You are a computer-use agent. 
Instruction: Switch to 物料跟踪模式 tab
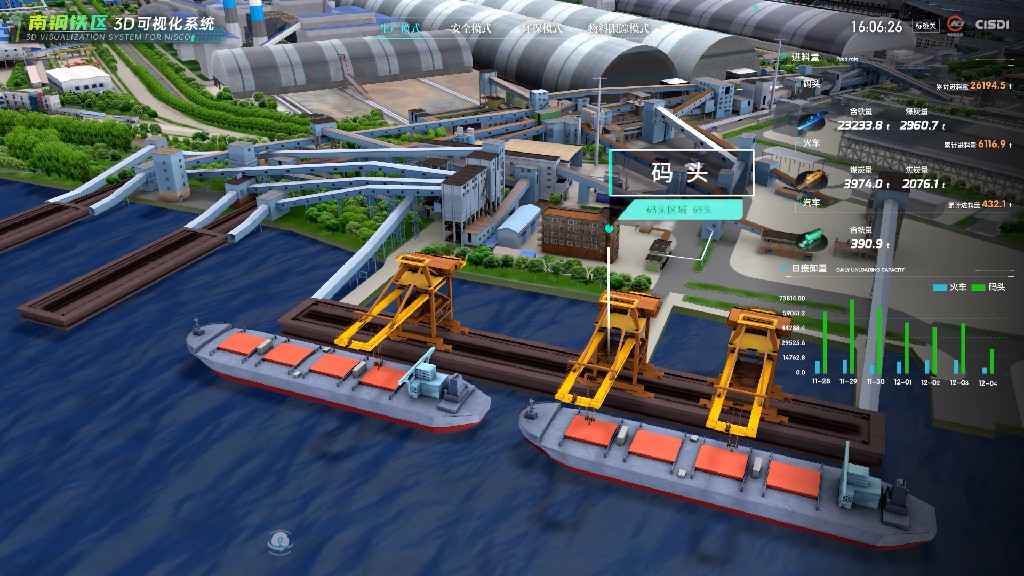(x=618, y=28)
